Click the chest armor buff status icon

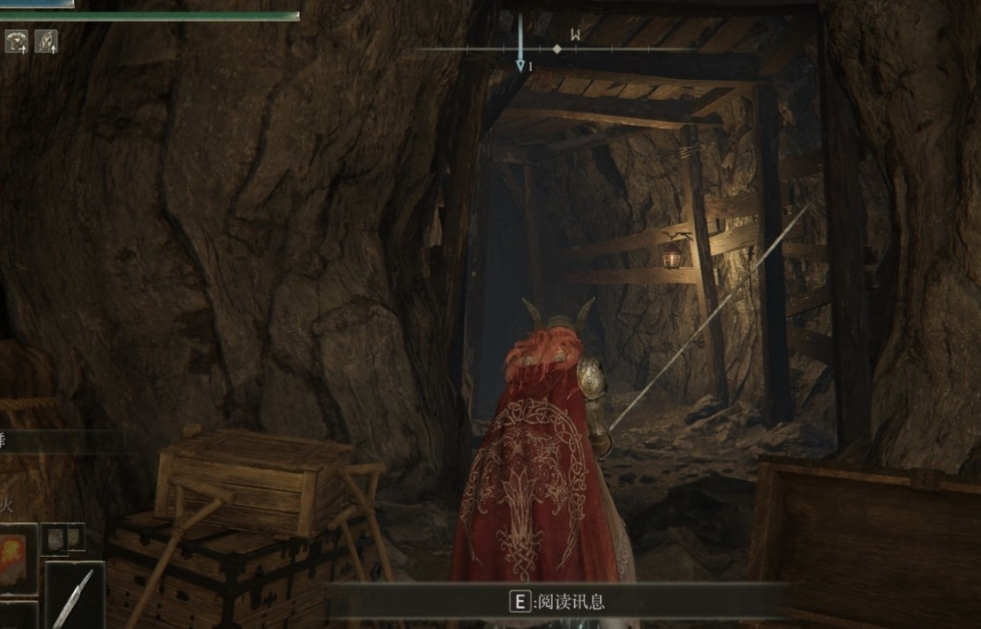(17, 41)
